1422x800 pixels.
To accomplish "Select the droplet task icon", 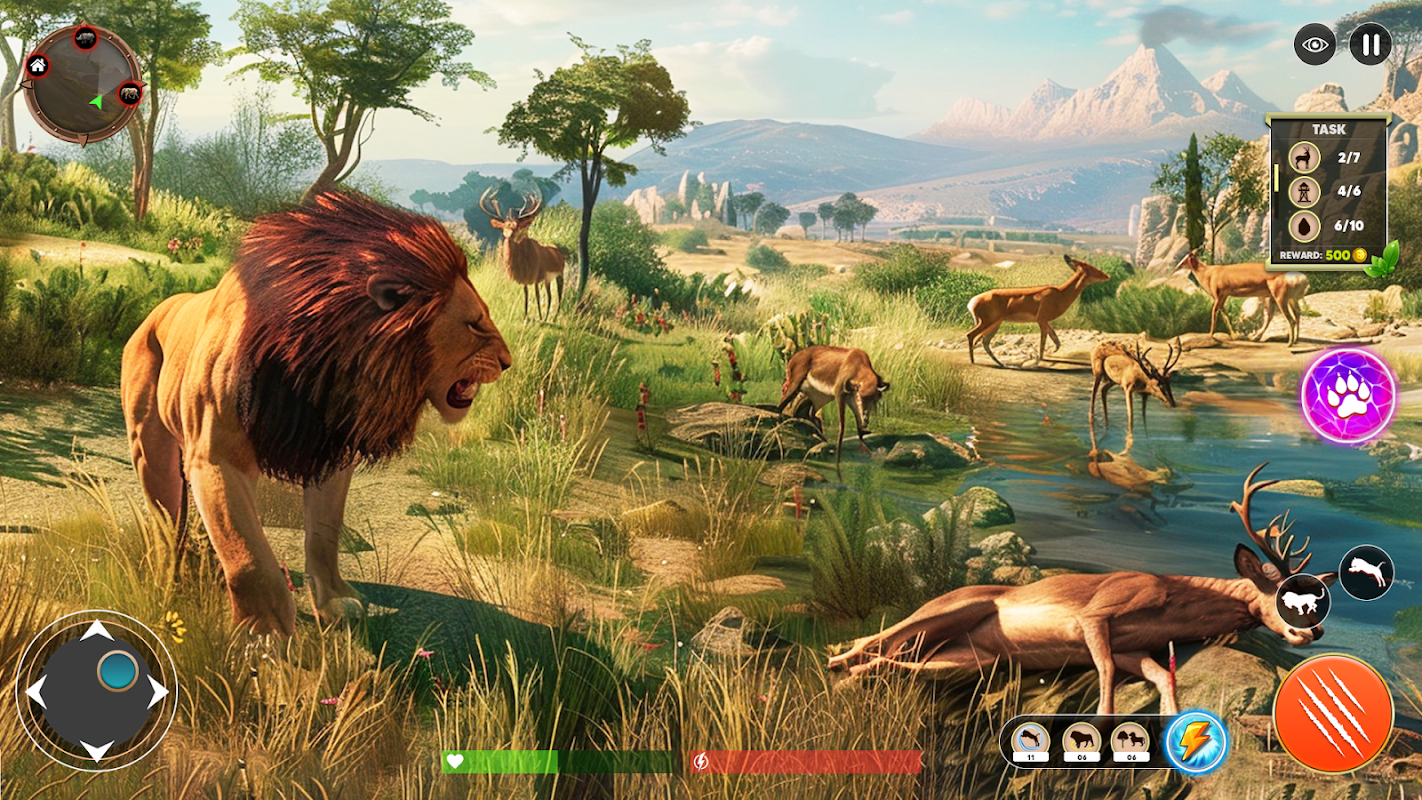I will (1303, 224).
